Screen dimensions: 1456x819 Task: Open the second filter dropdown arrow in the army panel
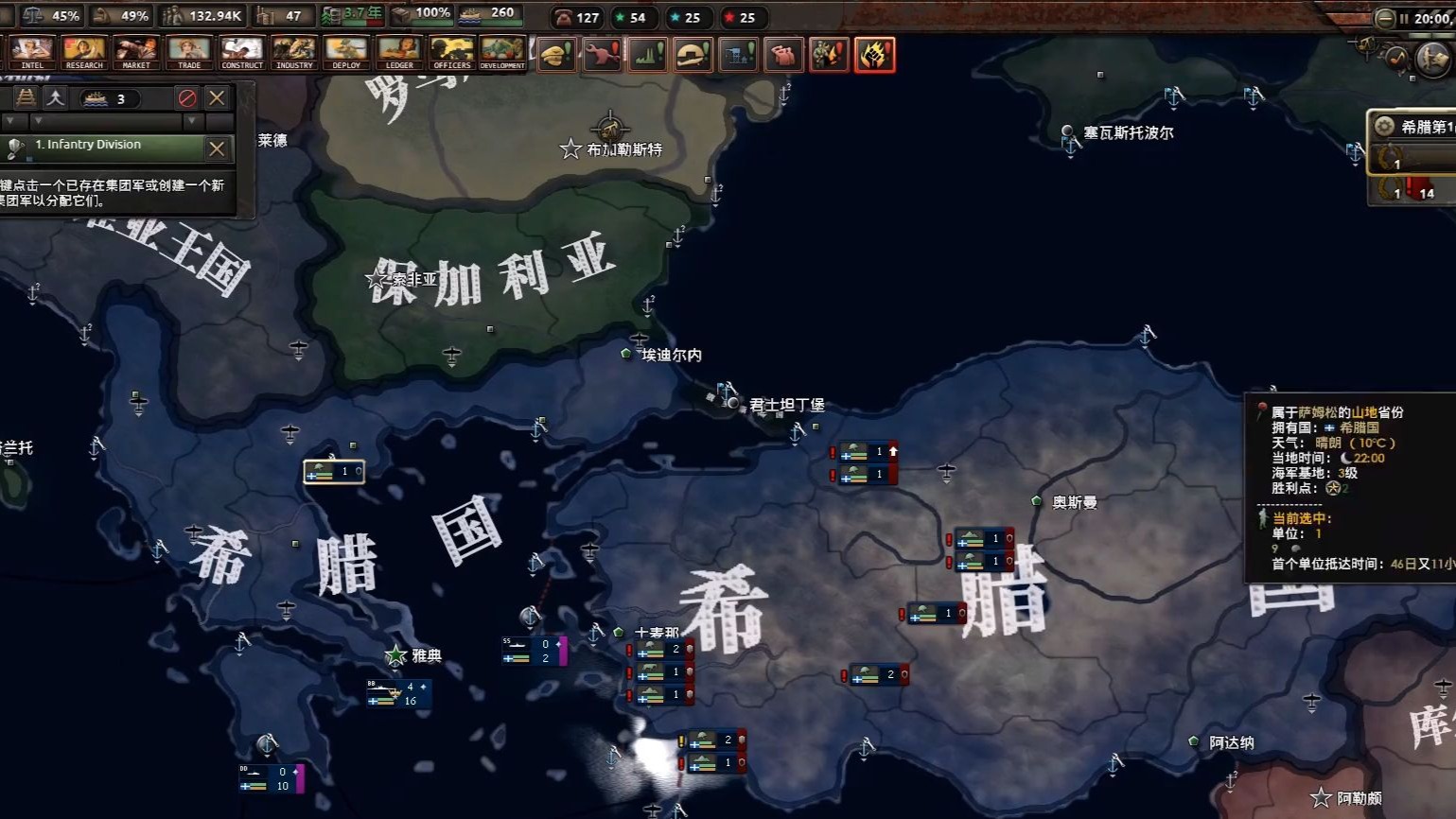(38, 120)
